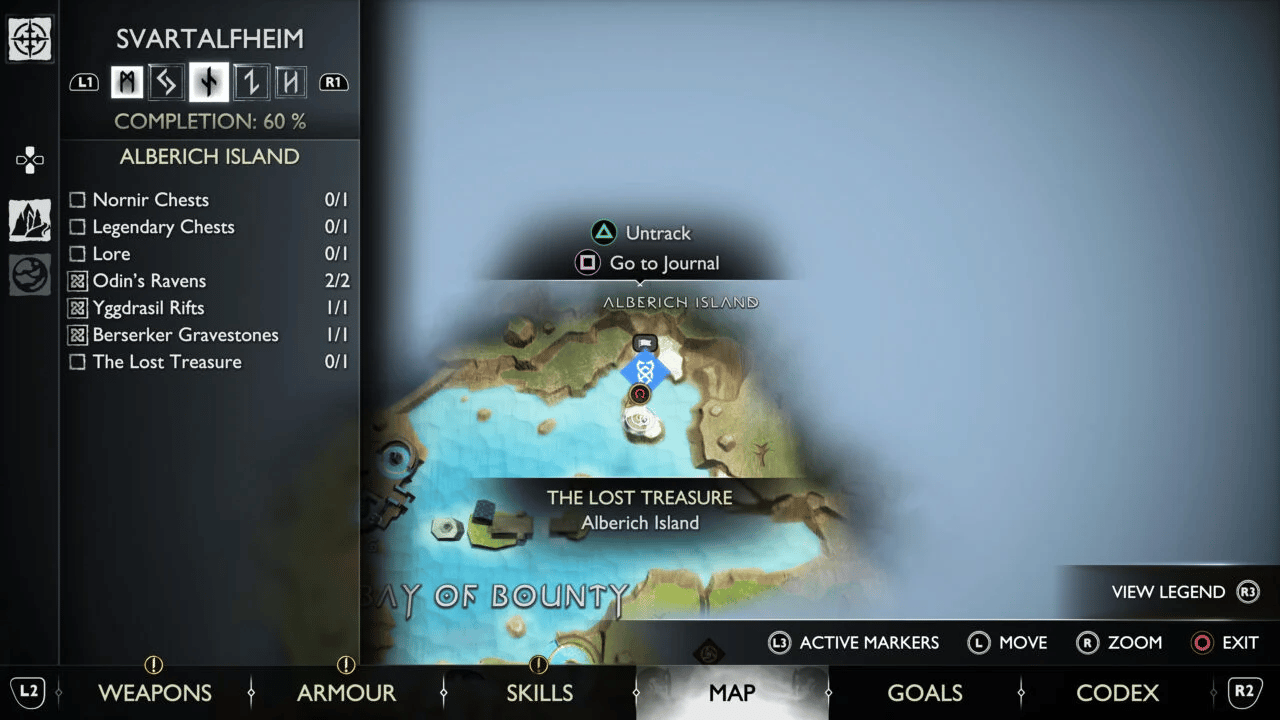Select the mountain region icon in sidebar
1280x720 pixels.
pos(30,220)
